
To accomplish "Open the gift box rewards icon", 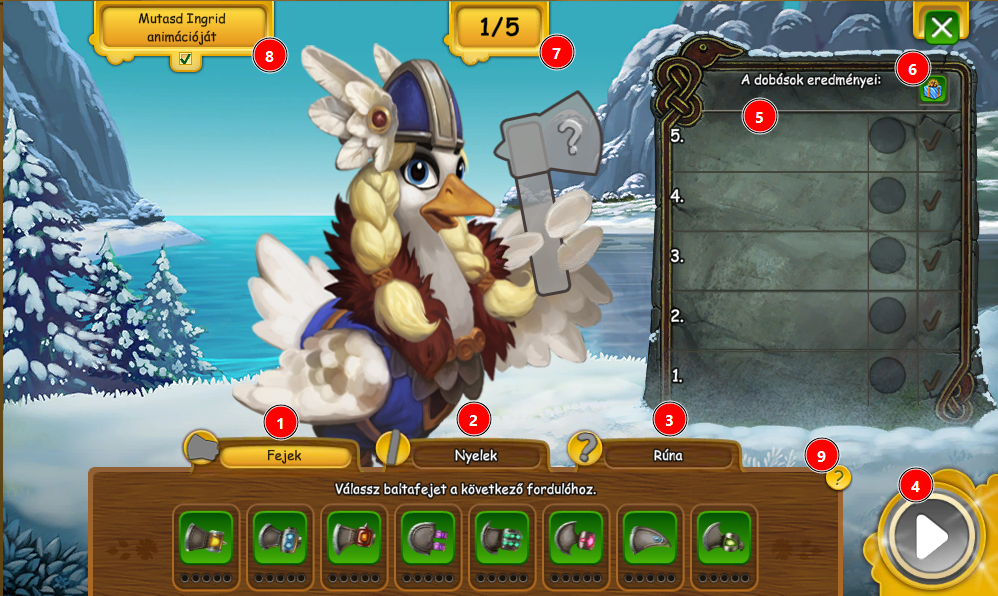I will click(933, 90).
